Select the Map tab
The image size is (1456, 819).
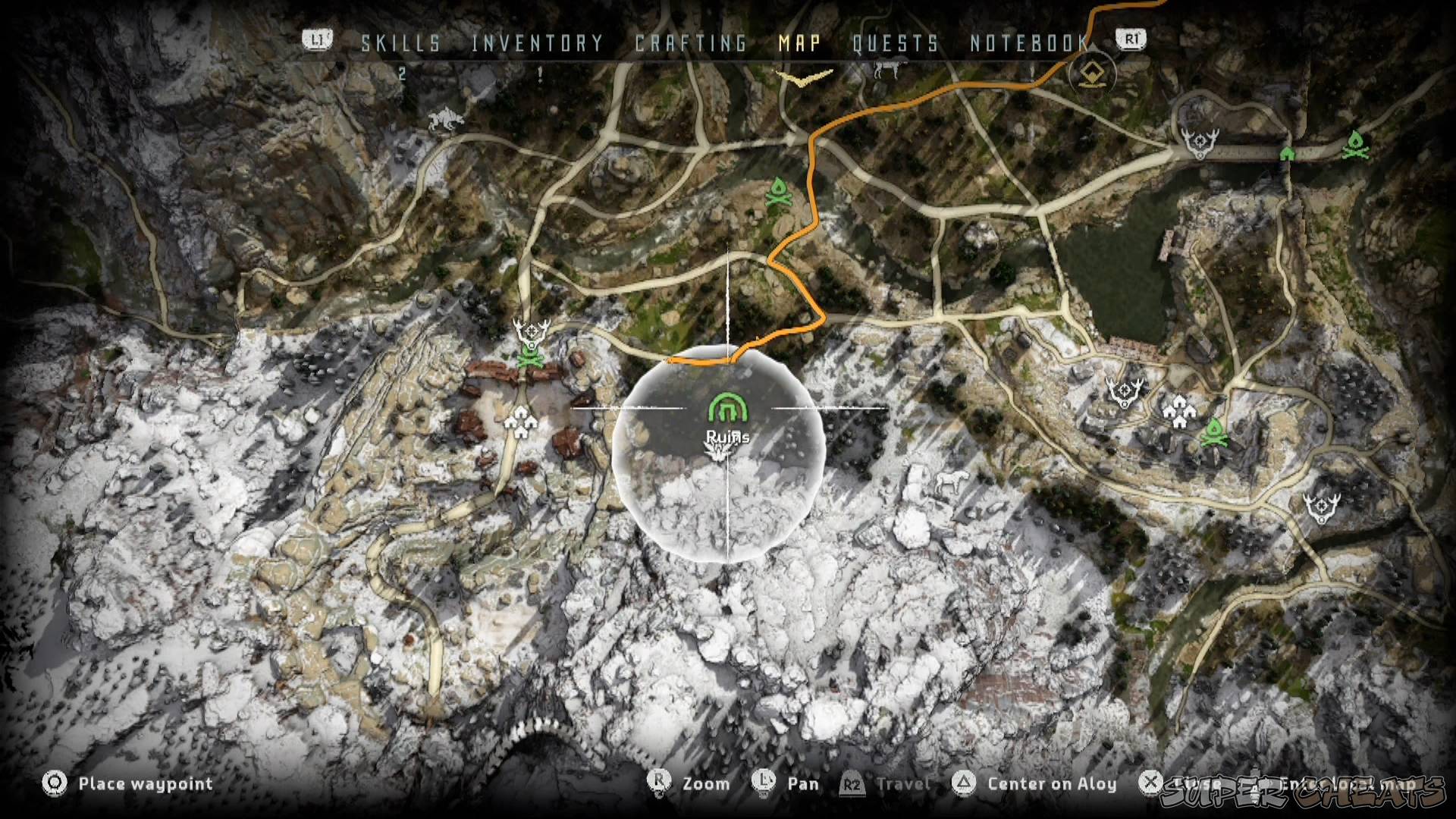pyautogui.click(x=799, y=43)
